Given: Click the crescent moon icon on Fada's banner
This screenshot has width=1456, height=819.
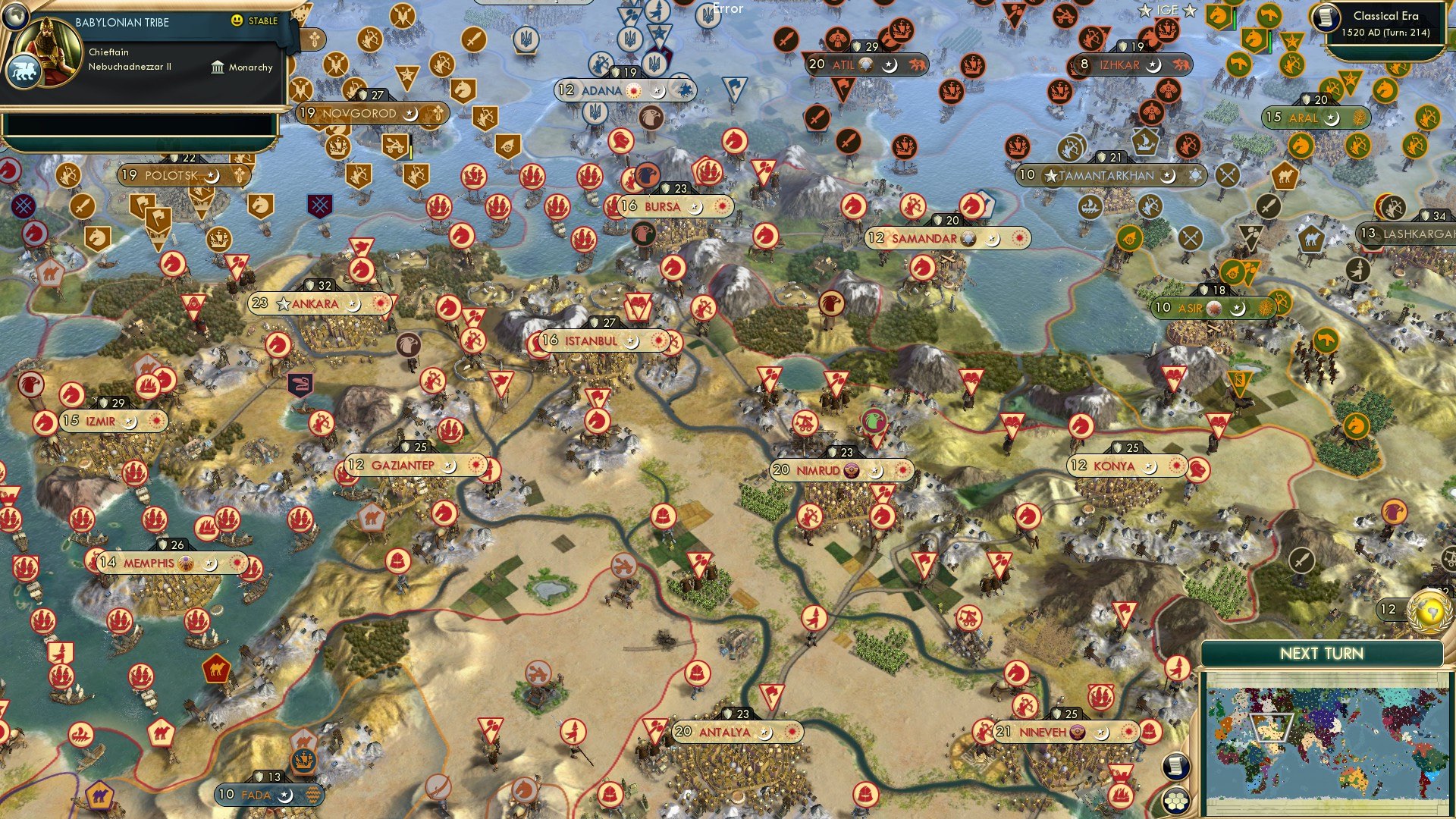Looking at the screenshot, I should click(284, 795).
